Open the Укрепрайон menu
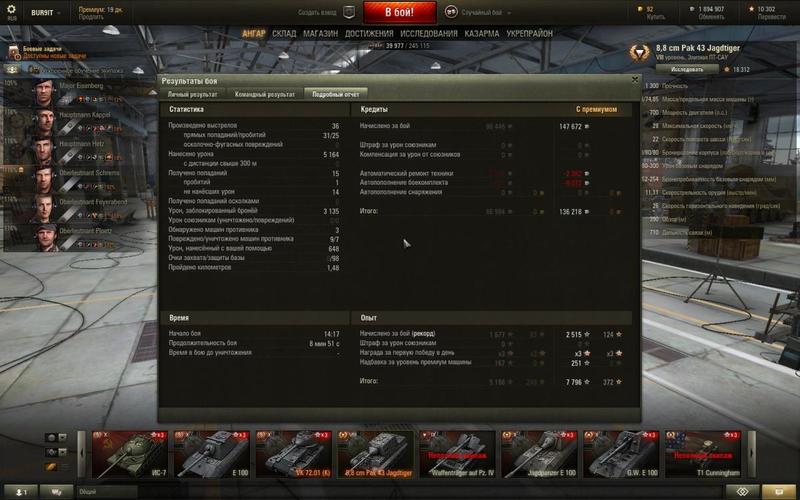Viewport: 800px width, 500px height. (530, 33)
